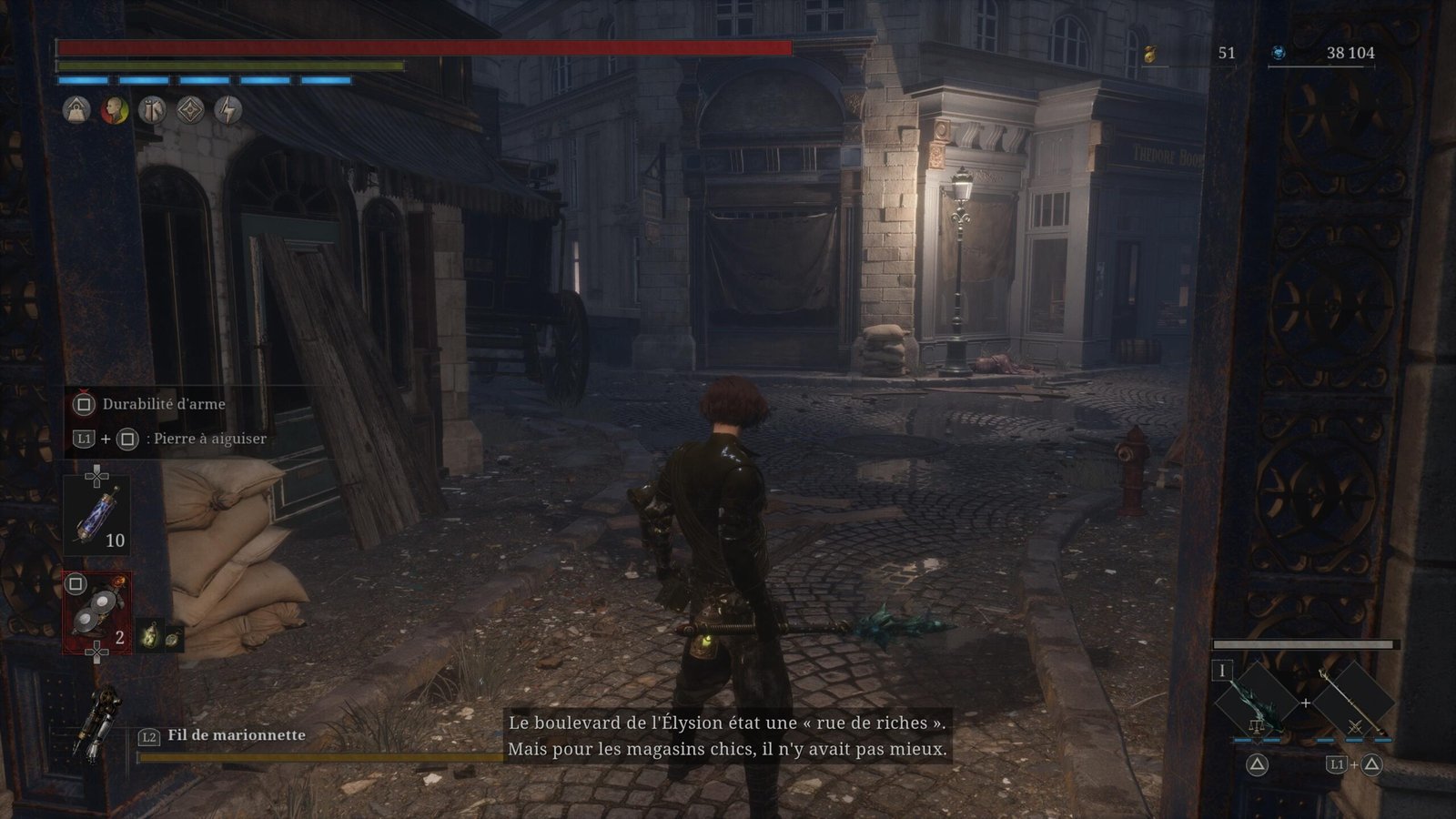Image resolution: width=1456 pixels, height=819 pixels.
Task: Inspect the weight status icon
Action: coord(76,111)
